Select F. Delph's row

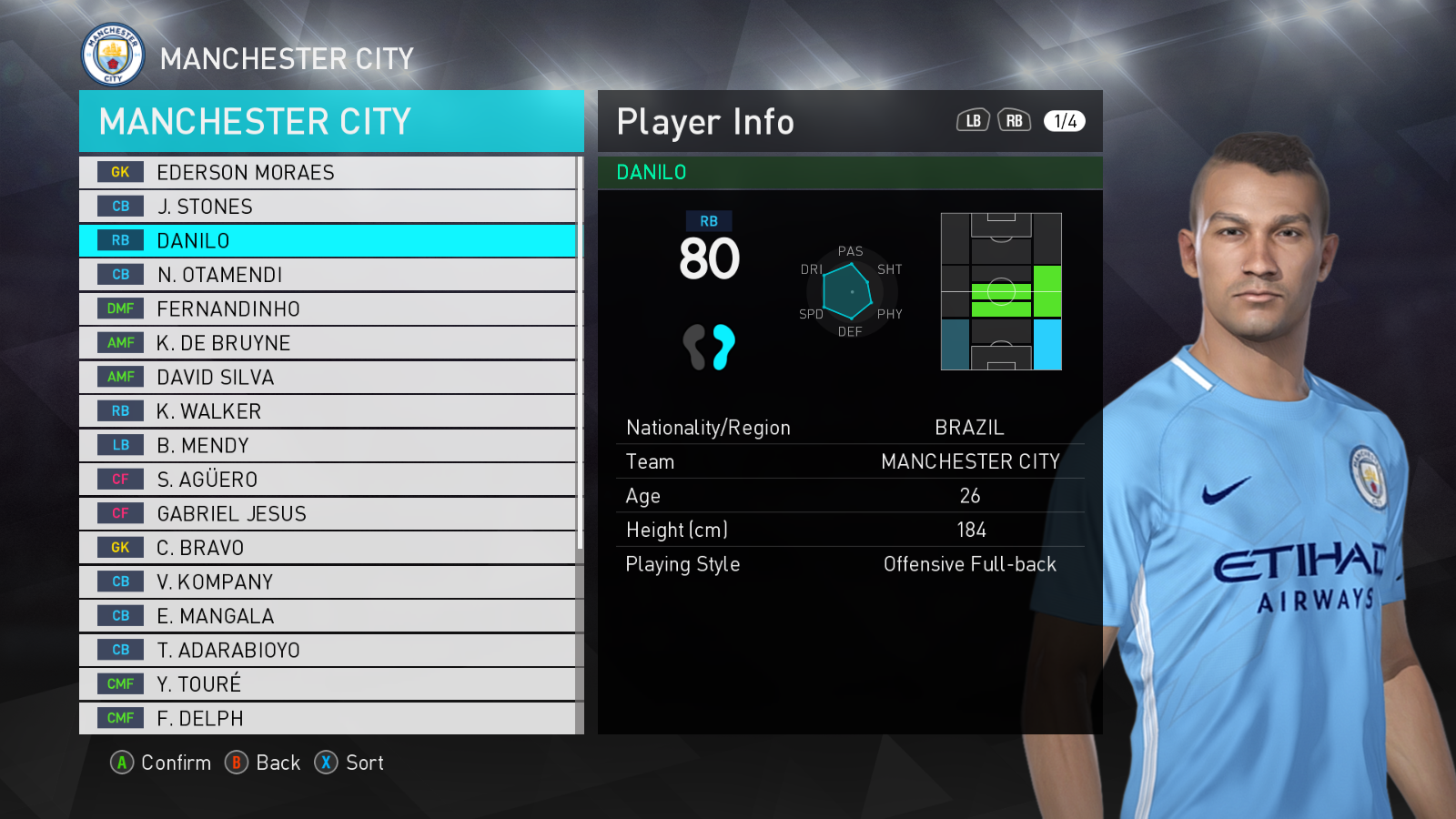pos(328,718)
